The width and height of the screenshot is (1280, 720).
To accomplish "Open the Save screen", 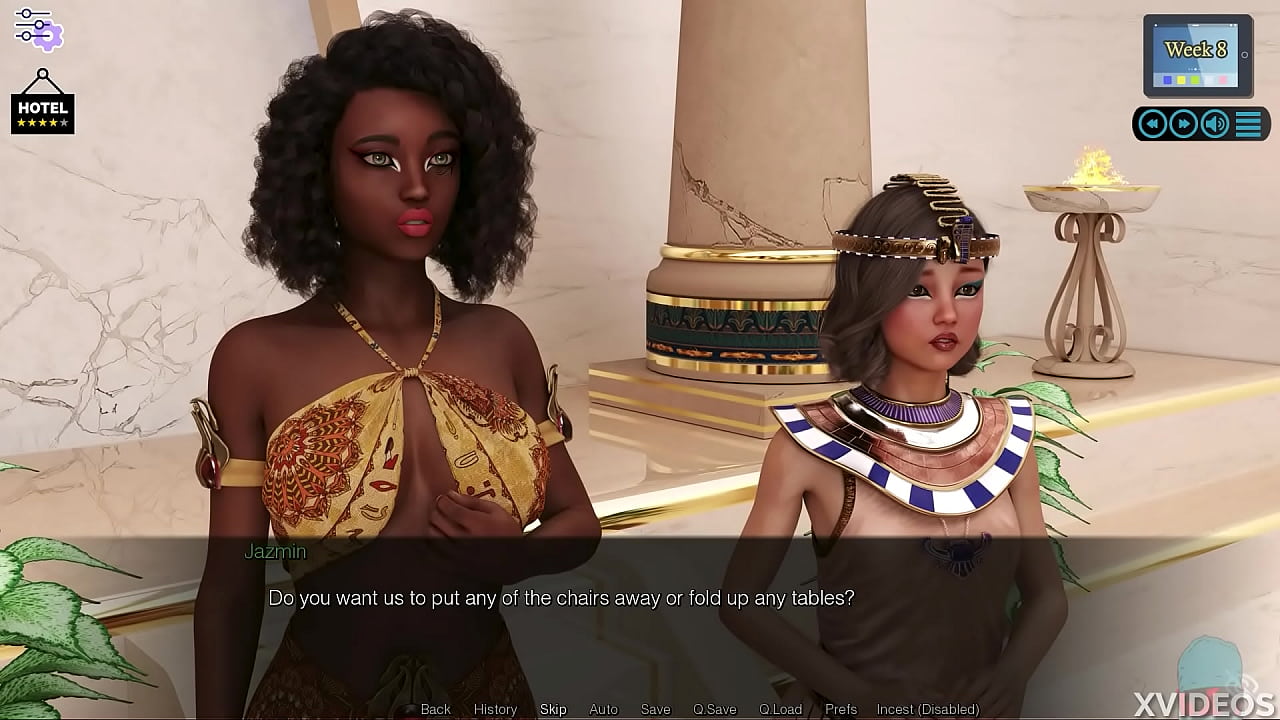I will 655,709.
